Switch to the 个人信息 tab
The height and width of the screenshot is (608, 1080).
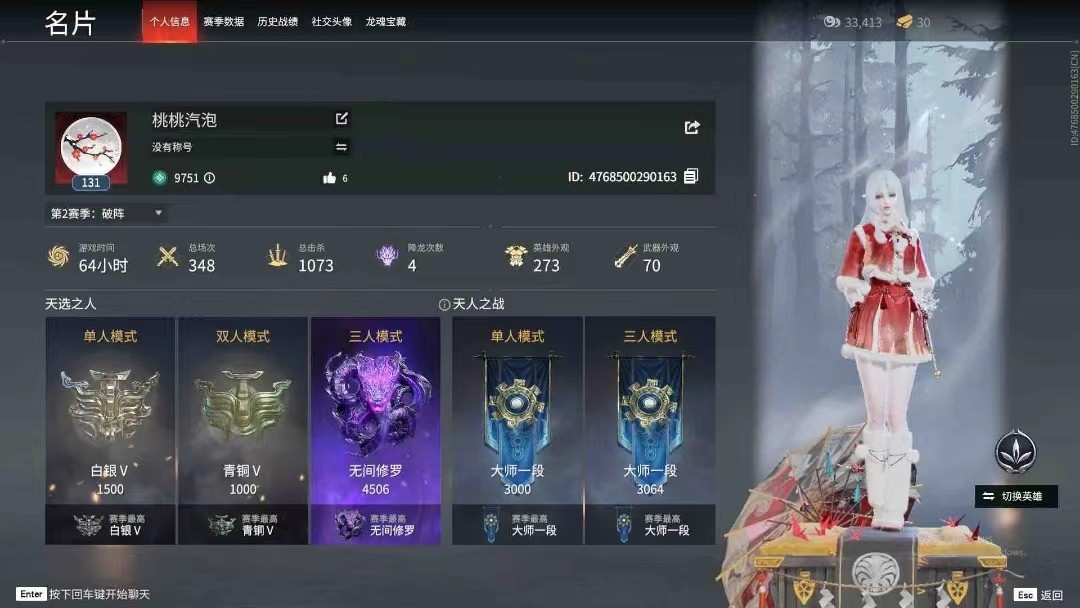(x=169, y=22)
